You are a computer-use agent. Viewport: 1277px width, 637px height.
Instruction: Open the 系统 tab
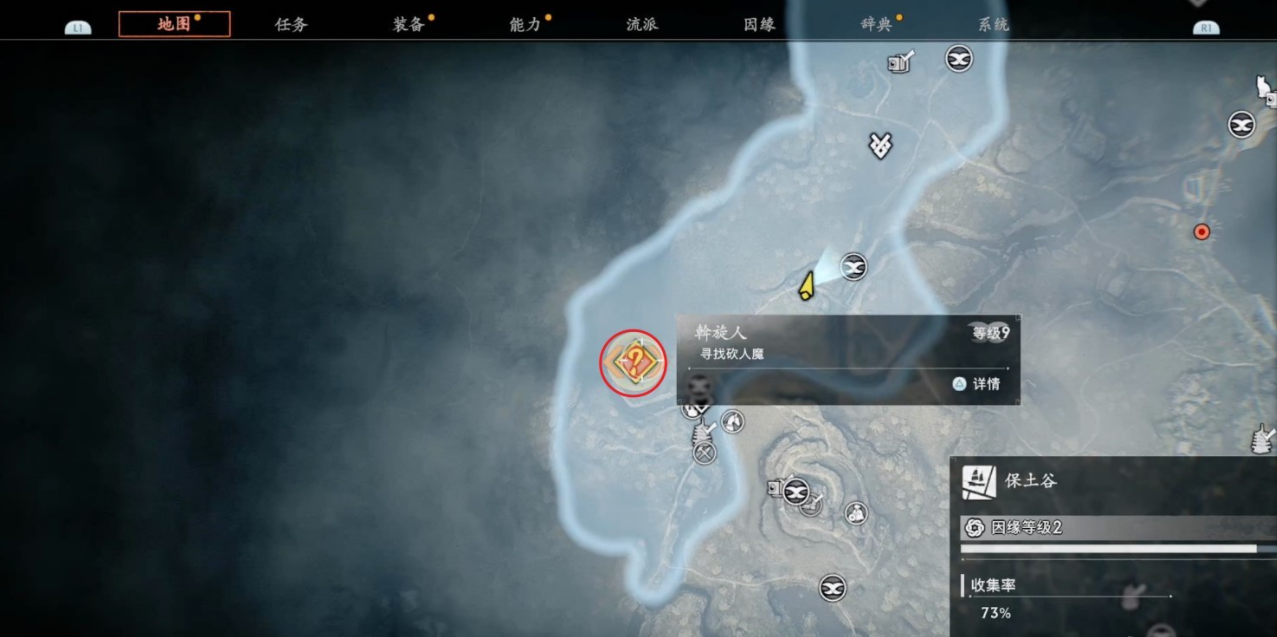click(993, 24)
